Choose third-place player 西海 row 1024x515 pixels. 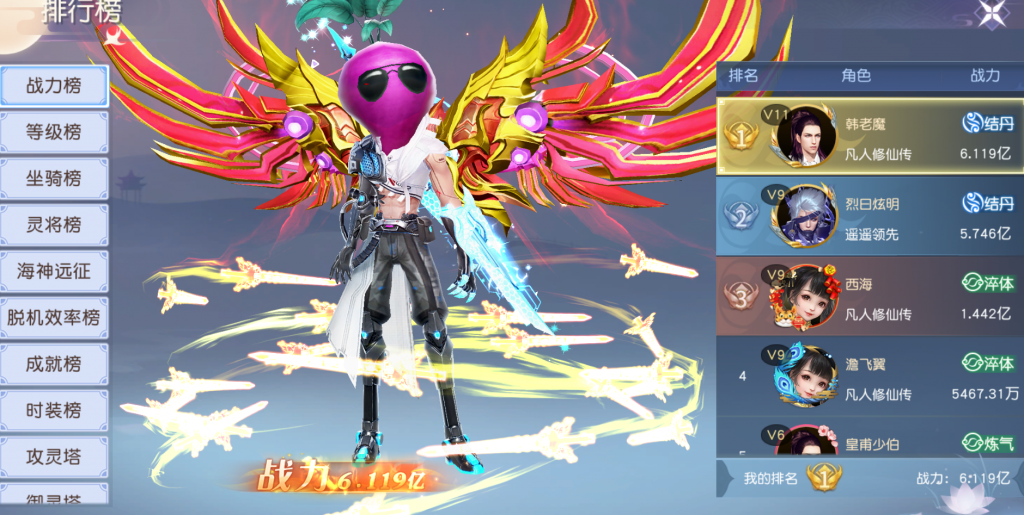[870, 296]
